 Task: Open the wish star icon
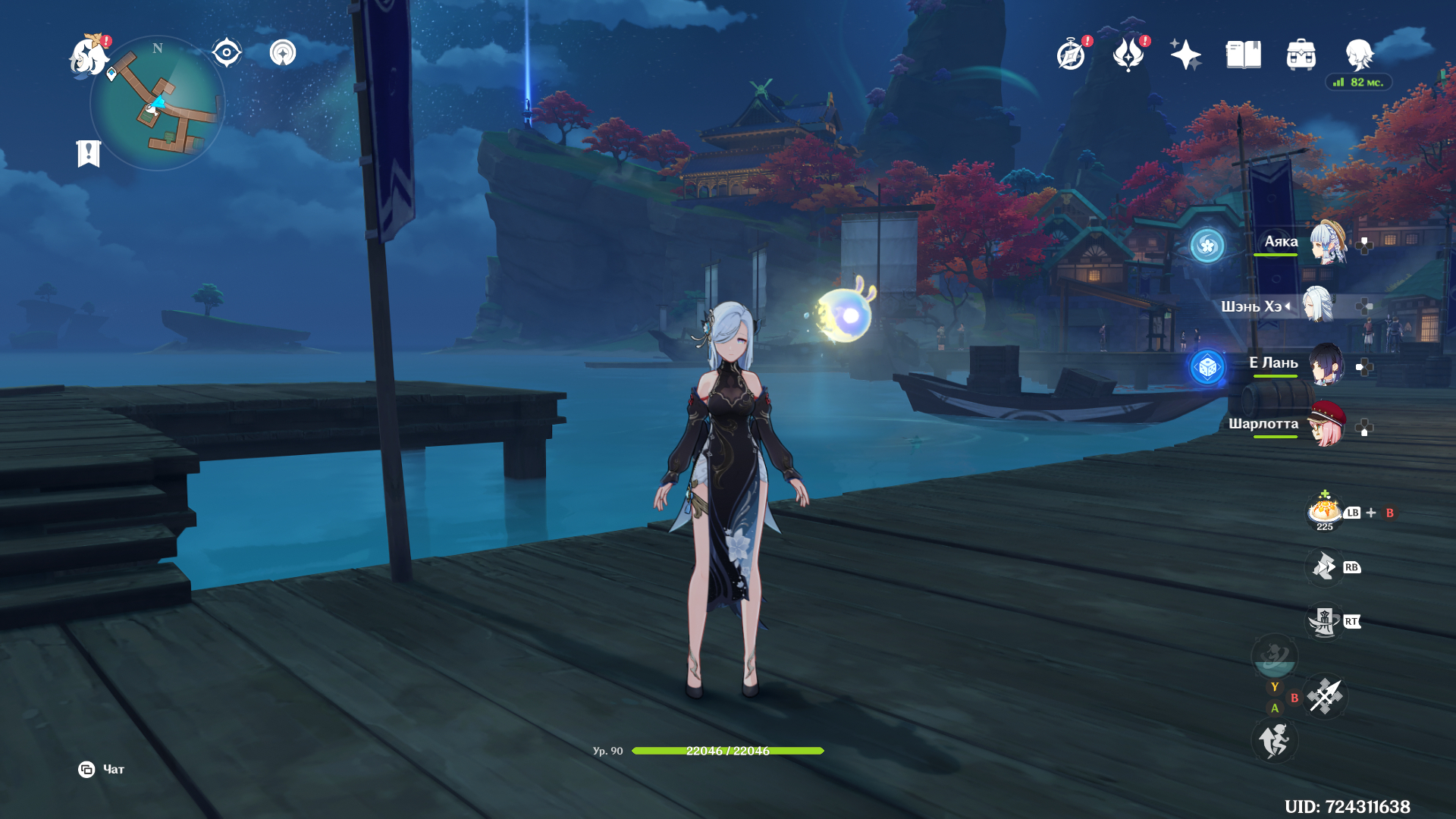(x=1185, y=55)
